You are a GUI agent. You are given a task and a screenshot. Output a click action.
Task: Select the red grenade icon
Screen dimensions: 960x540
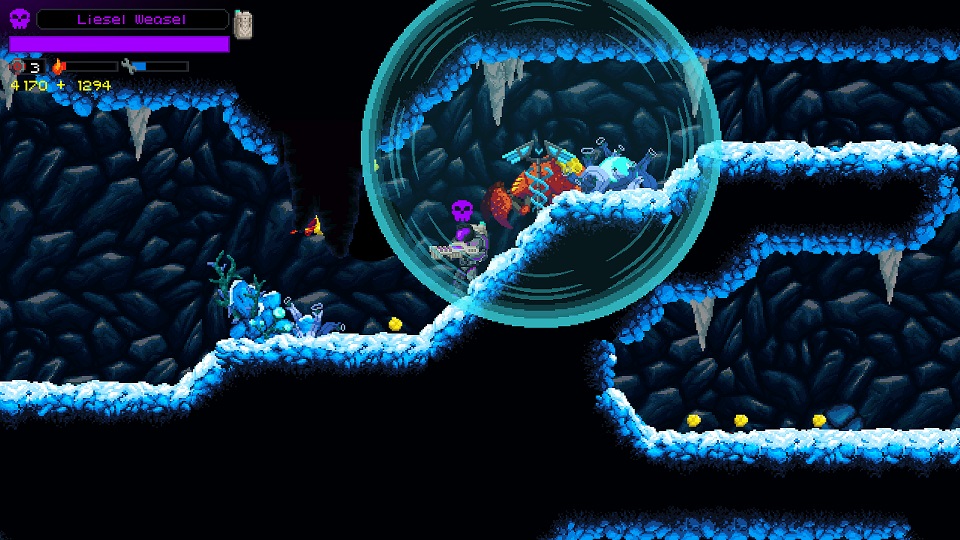click(17, 67)
